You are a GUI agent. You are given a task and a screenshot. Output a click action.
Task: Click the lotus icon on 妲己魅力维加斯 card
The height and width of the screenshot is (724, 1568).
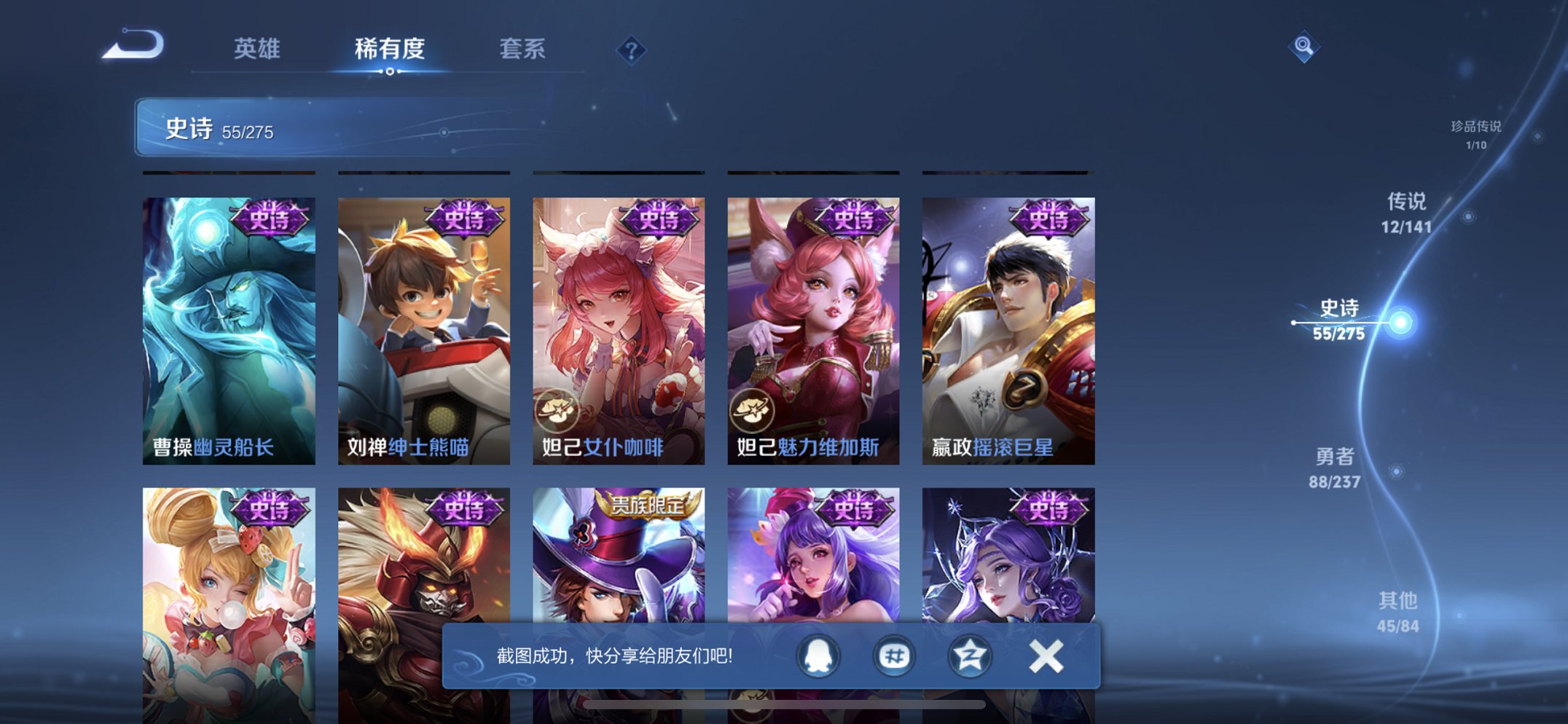[753, 410]
